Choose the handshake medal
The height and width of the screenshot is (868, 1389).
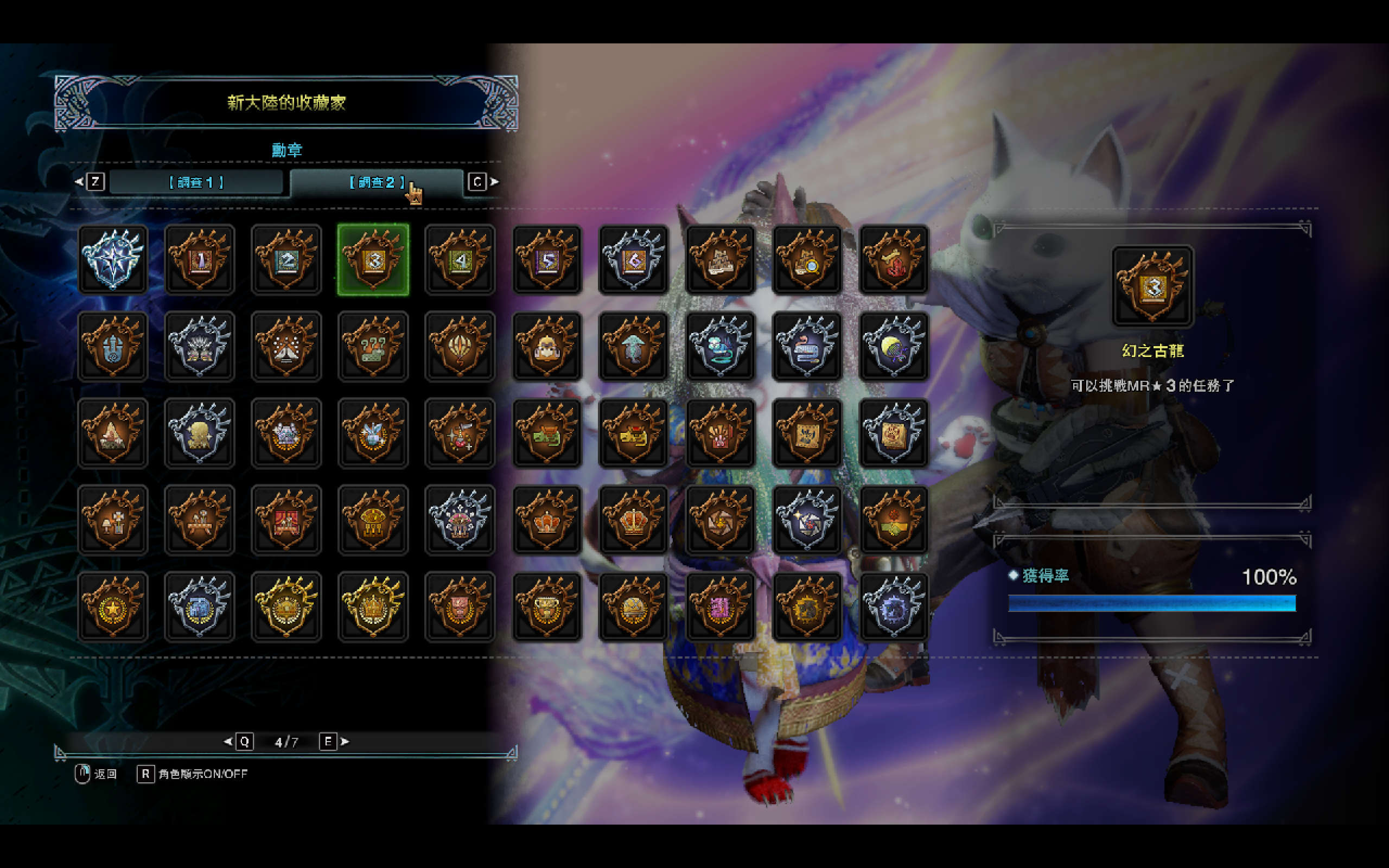tap(894, 520)
